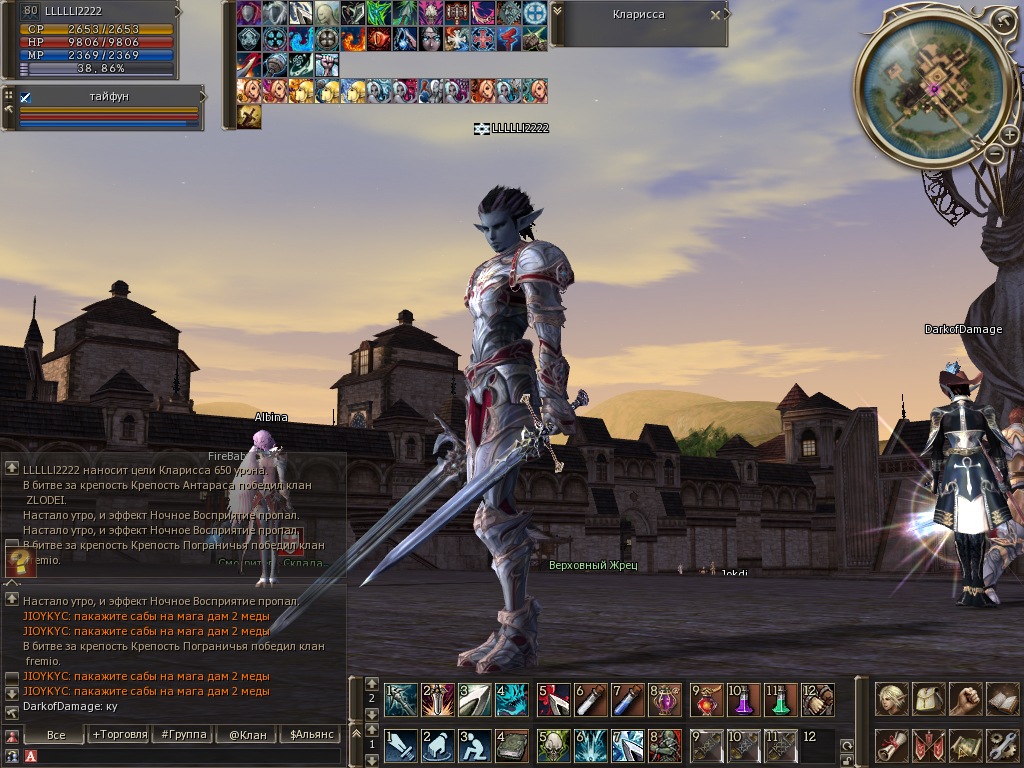The width and height of the screenshot is (1024, 768).
Task: Zoom out the minimap with minus button
Action: pos(995,154)
